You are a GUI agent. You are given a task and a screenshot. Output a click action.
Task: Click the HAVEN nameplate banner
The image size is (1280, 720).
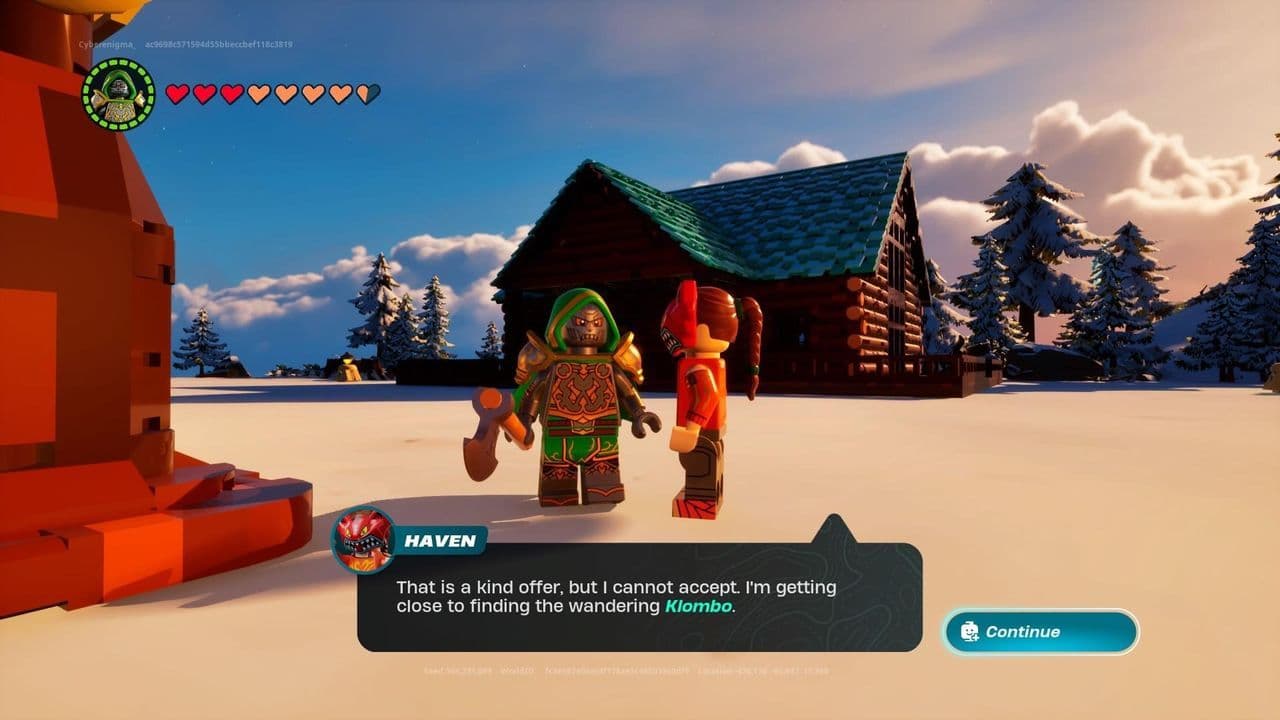441,540
